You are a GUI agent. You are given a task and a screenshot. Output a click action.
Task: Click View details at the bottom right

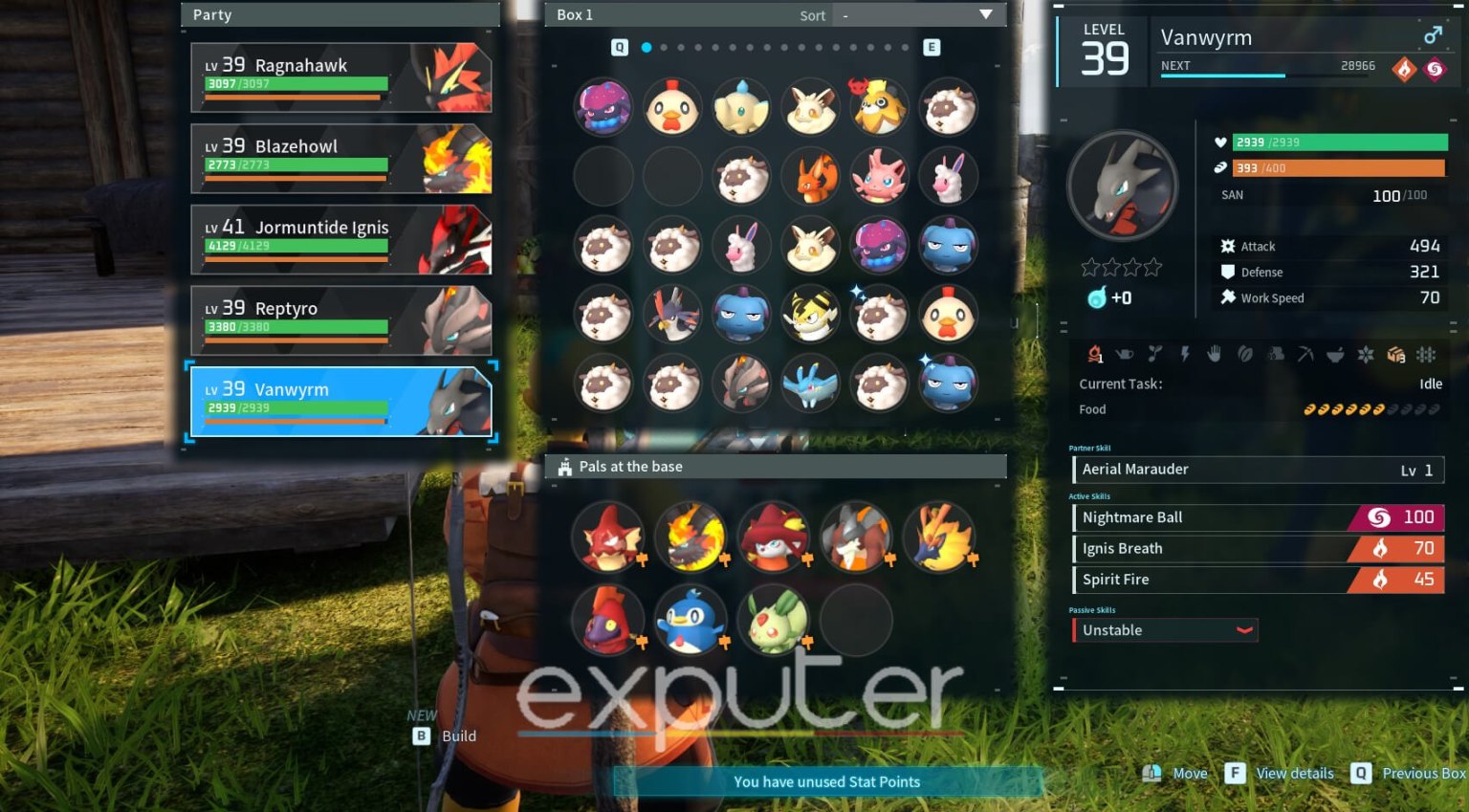tap(1294, 773)
